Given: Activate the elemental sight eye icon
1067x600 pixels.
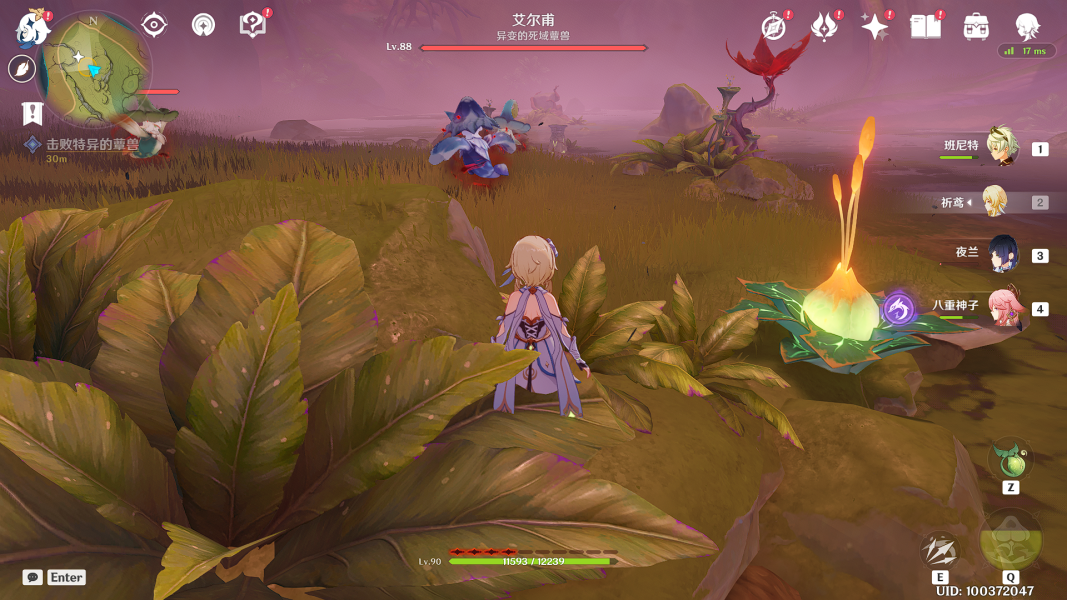Looking at the screenshot, I should pos(153,24).
